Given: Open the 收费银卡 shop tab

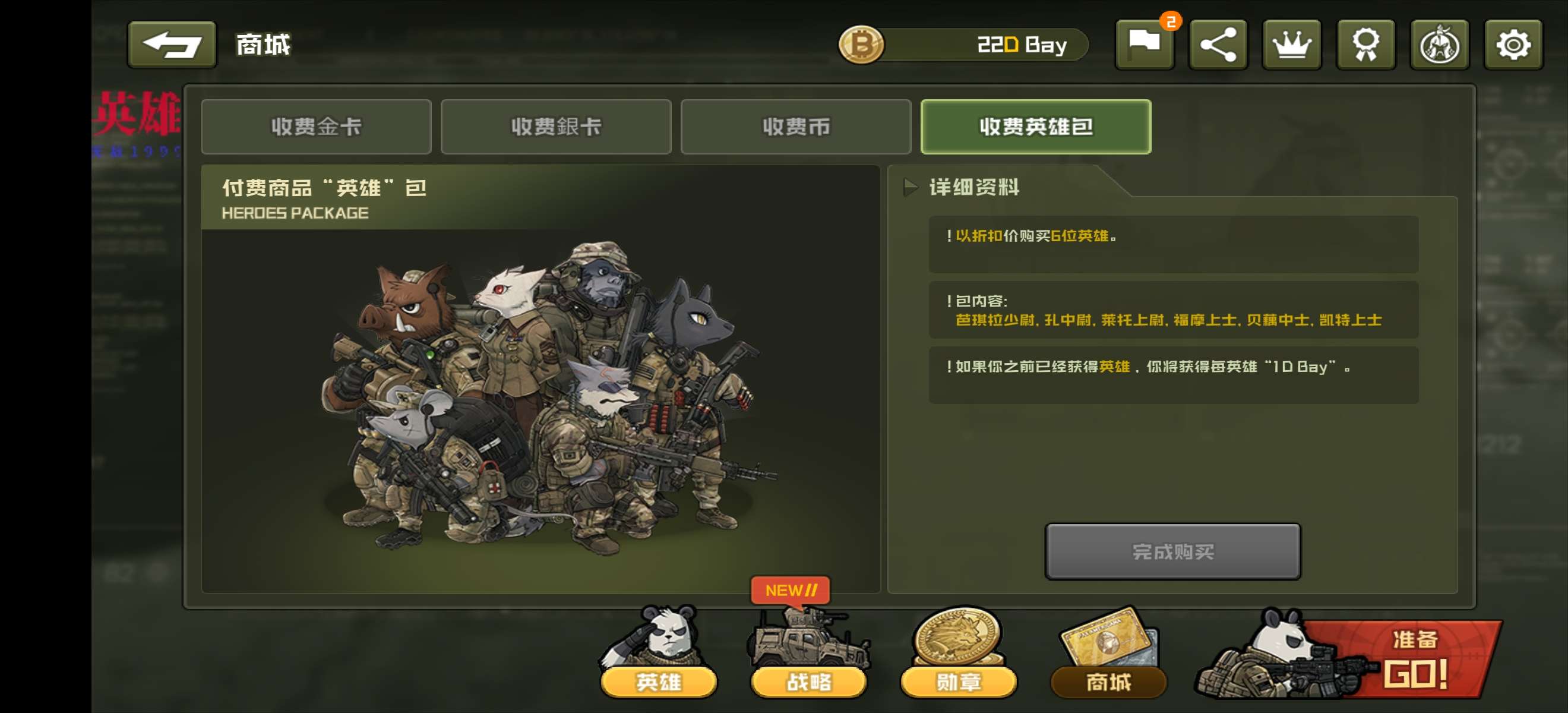Looking at the screenshot, I should point(556,127).
